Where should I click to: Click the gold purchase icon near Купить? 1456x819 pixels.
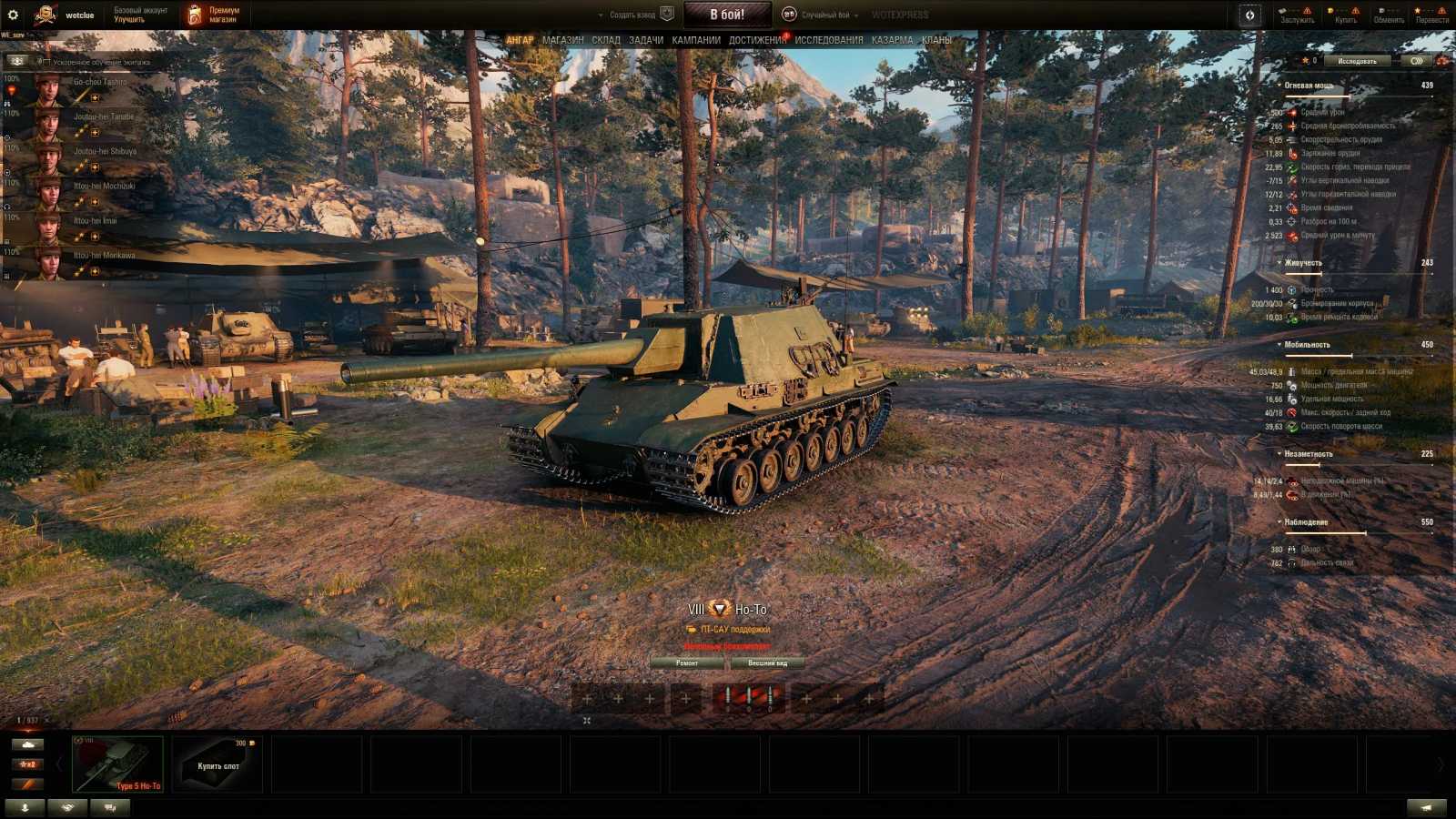pos(1330,11)
